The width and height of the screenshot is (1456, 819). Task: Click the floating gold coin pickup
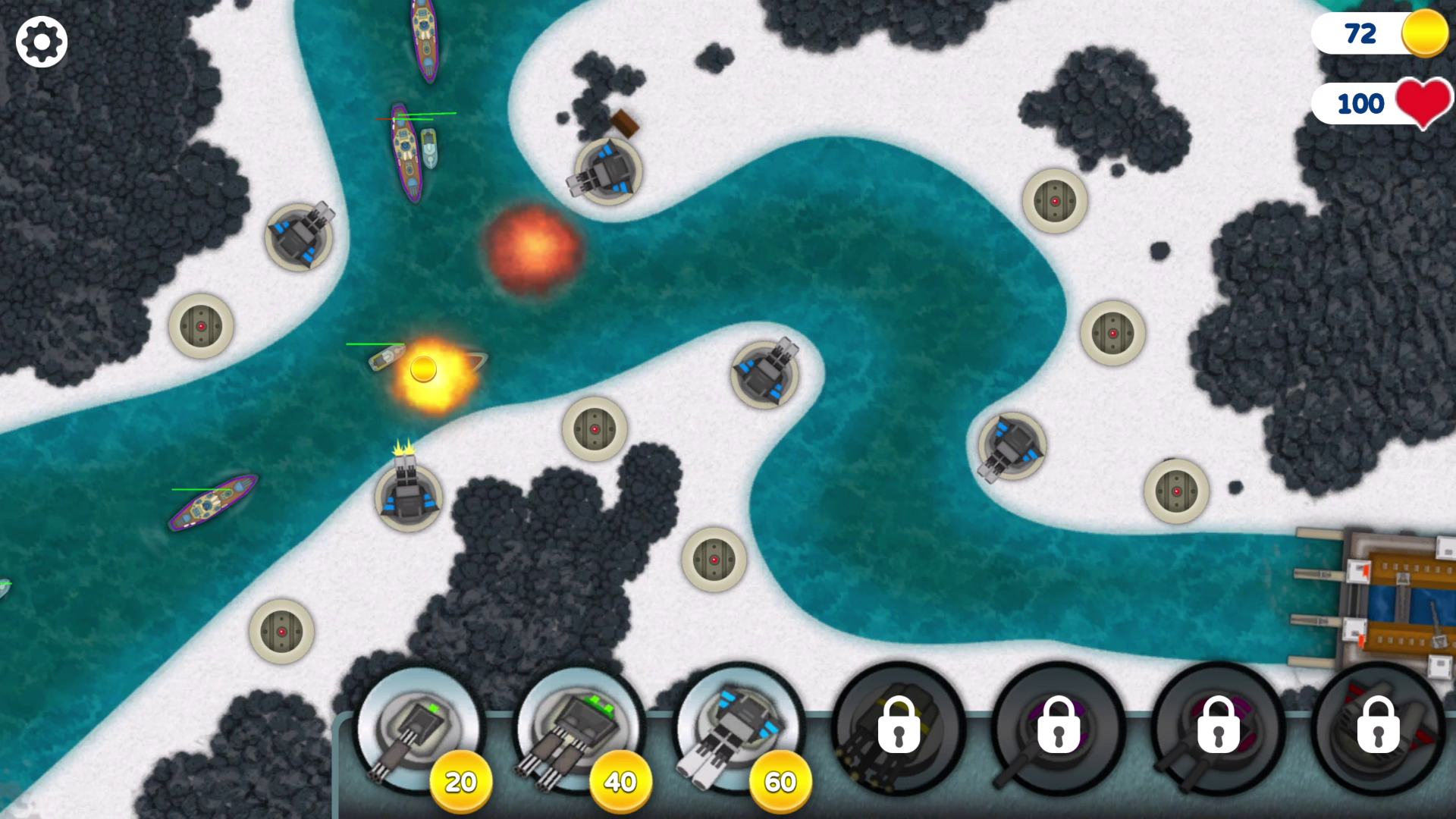(x=425, y=368)
